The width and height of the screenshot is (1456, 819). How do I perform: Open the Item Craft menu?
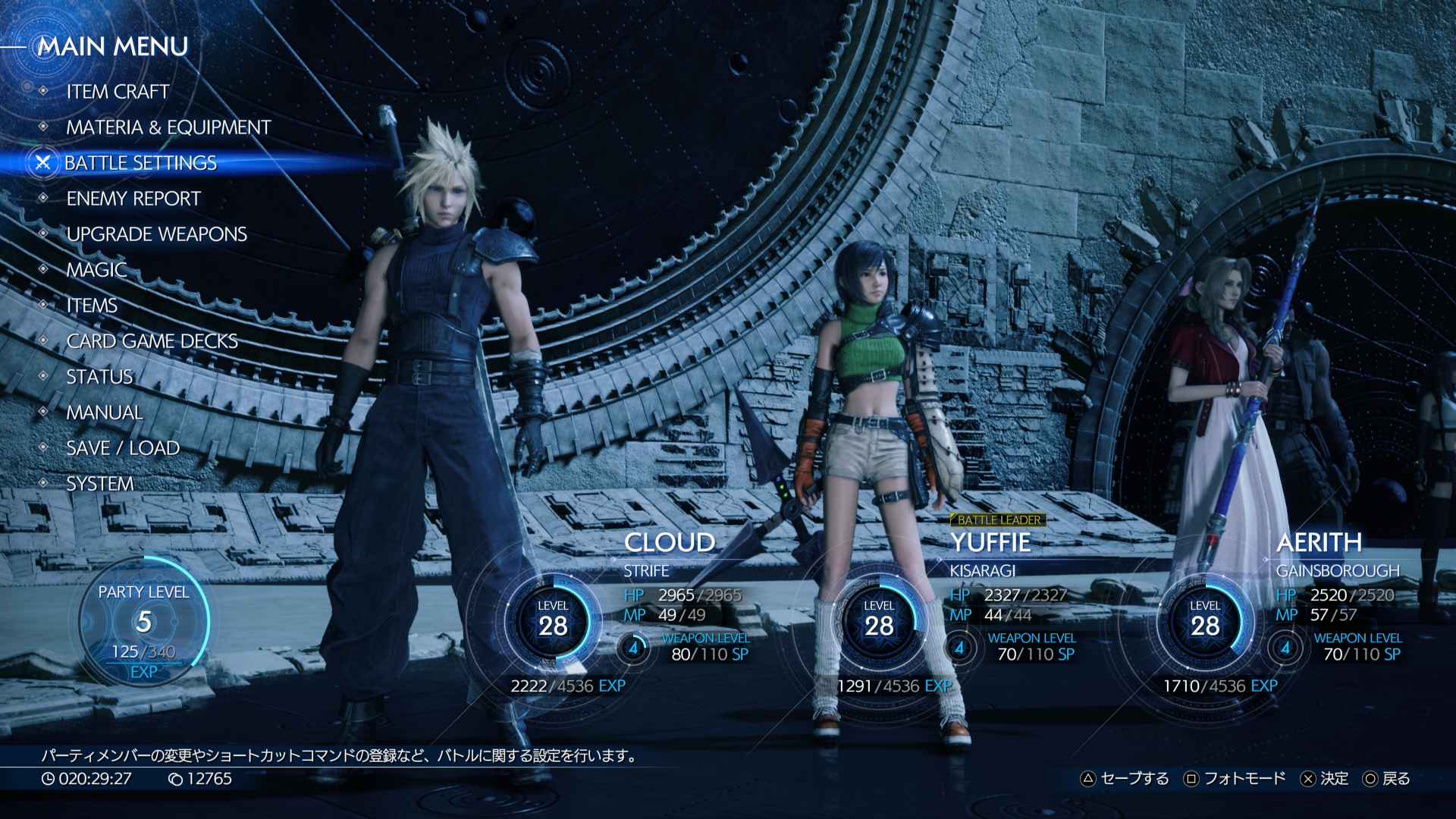coord(118,92)
